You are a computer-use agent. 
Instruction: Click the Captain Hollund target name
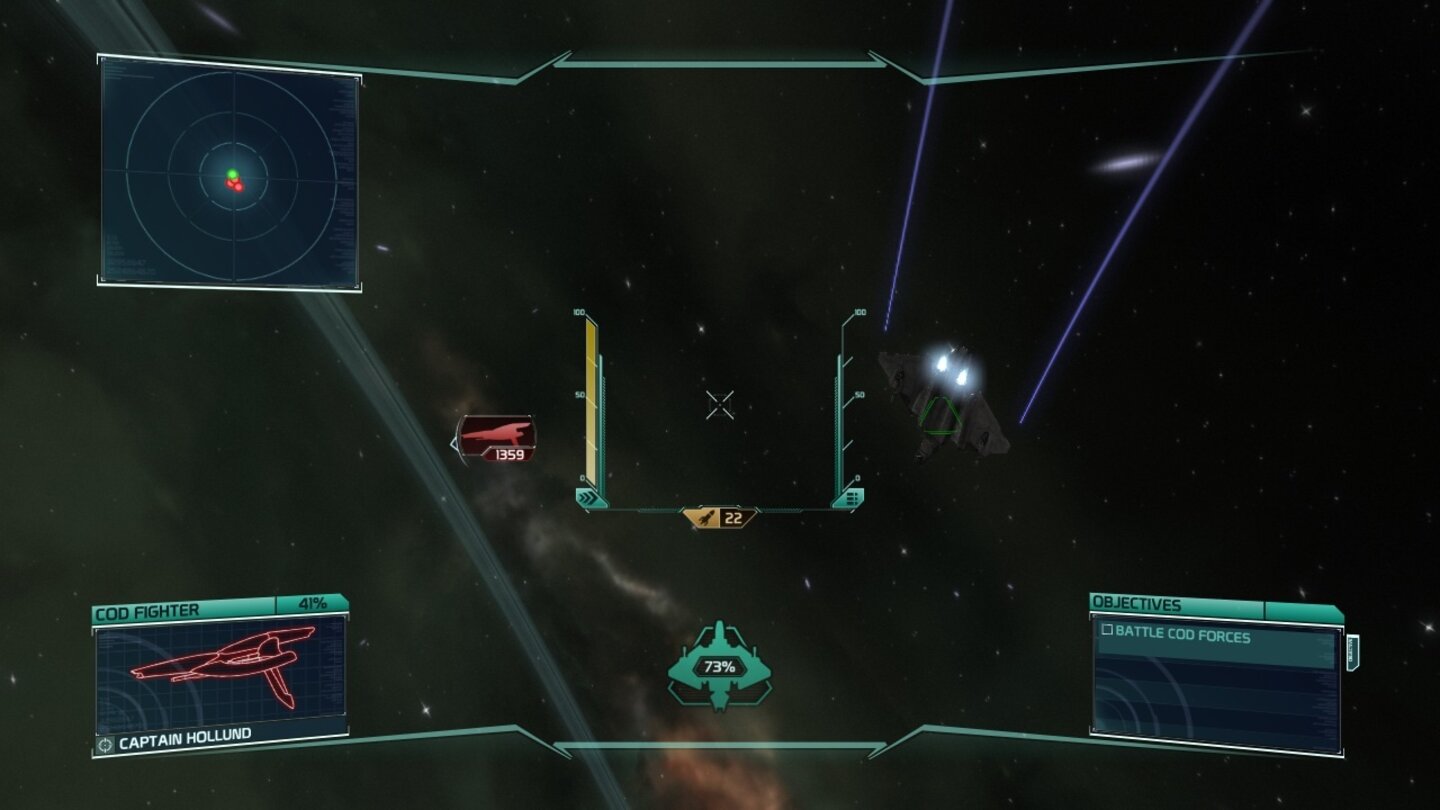(x=184, y=743)
